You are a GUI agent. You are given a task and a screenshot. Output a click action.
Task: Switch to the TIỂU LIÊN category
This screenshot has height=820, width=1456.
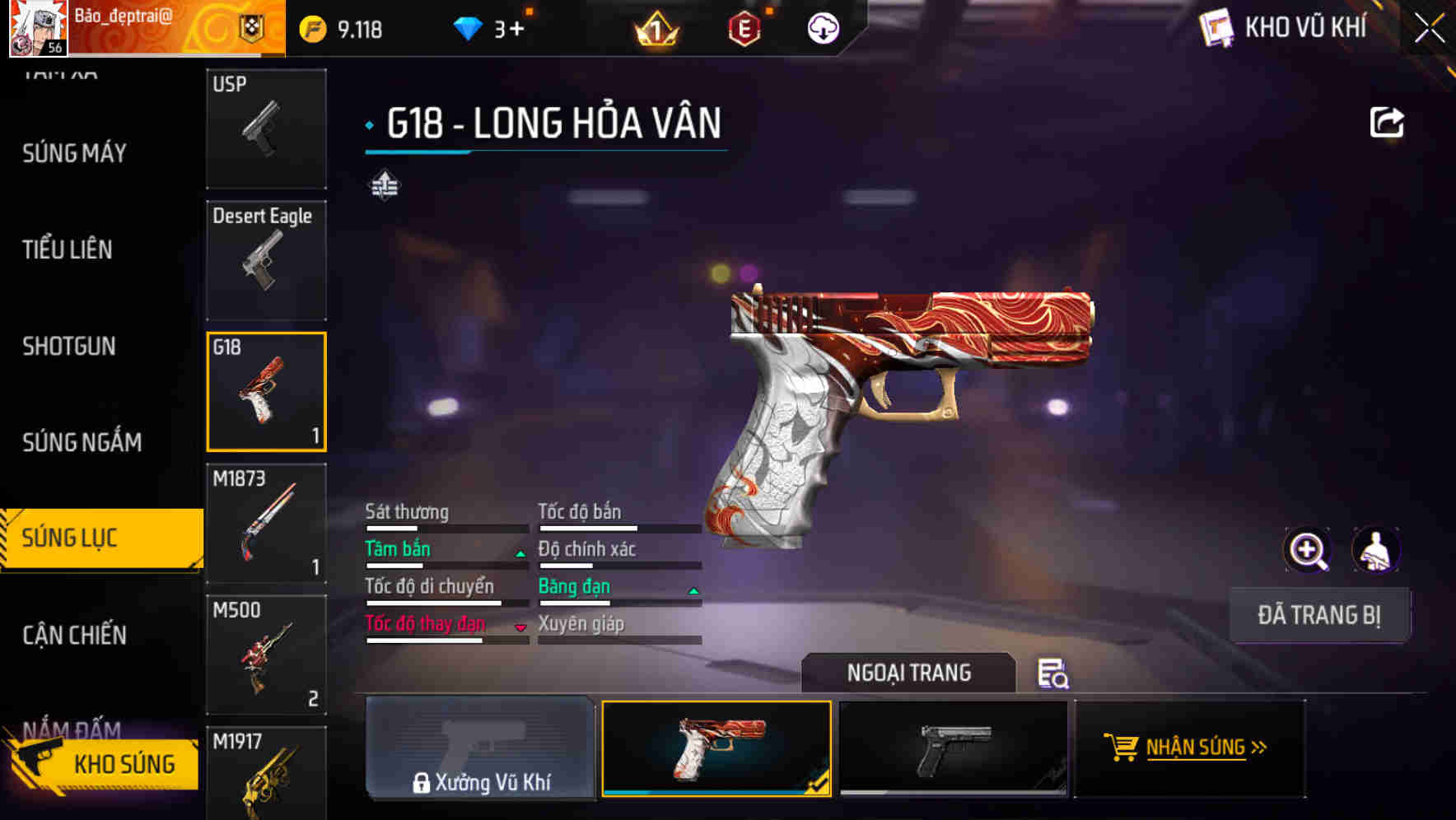(68, 249)
